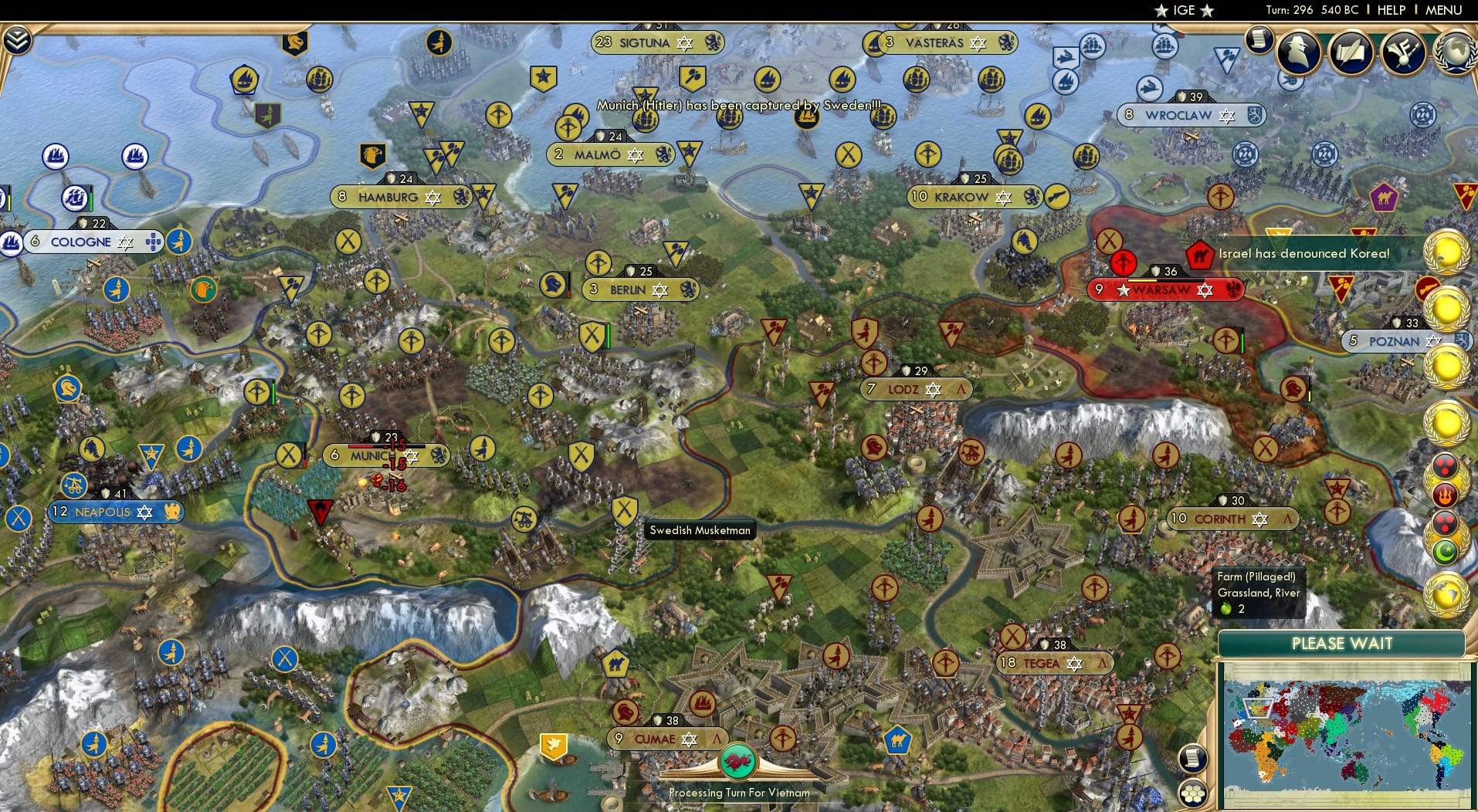Select the Warsaw city banner
Image resolution: width=1478 pixels, height=812 pixels.
tap(1164, 289)
